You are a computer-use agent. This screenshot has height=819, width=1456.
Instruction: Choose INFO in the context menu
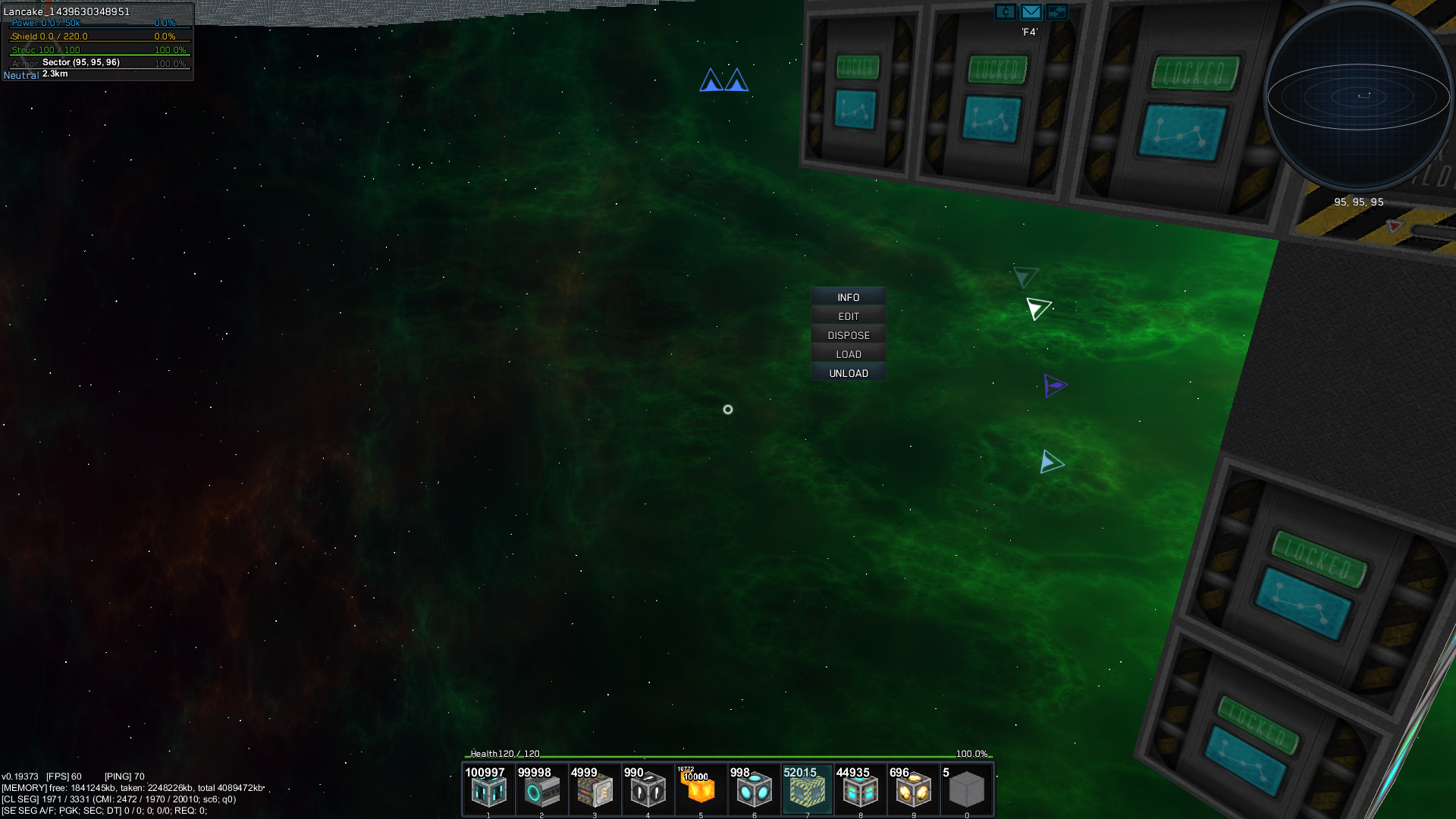tap(849, 297)
